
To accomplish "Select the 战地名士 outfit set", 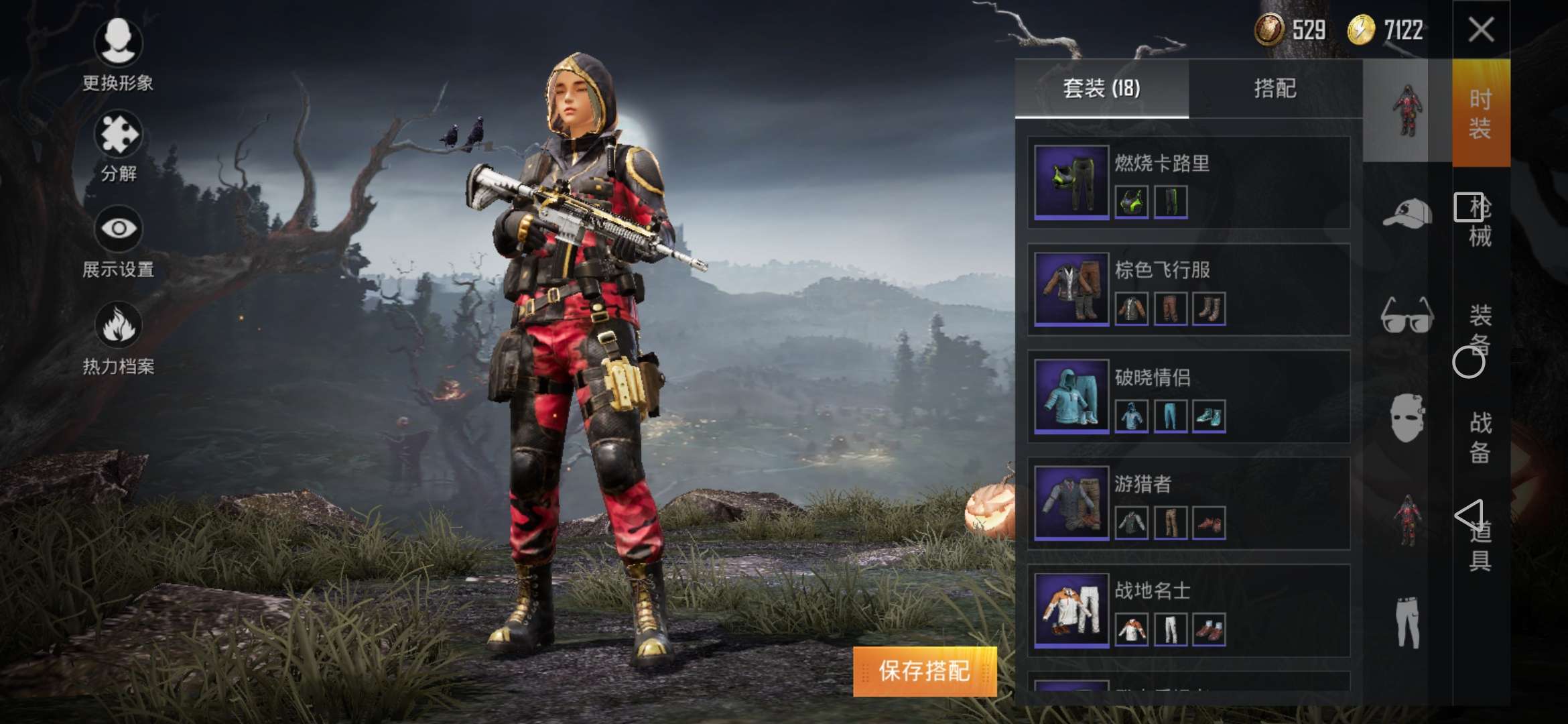I will (1188, 611).
